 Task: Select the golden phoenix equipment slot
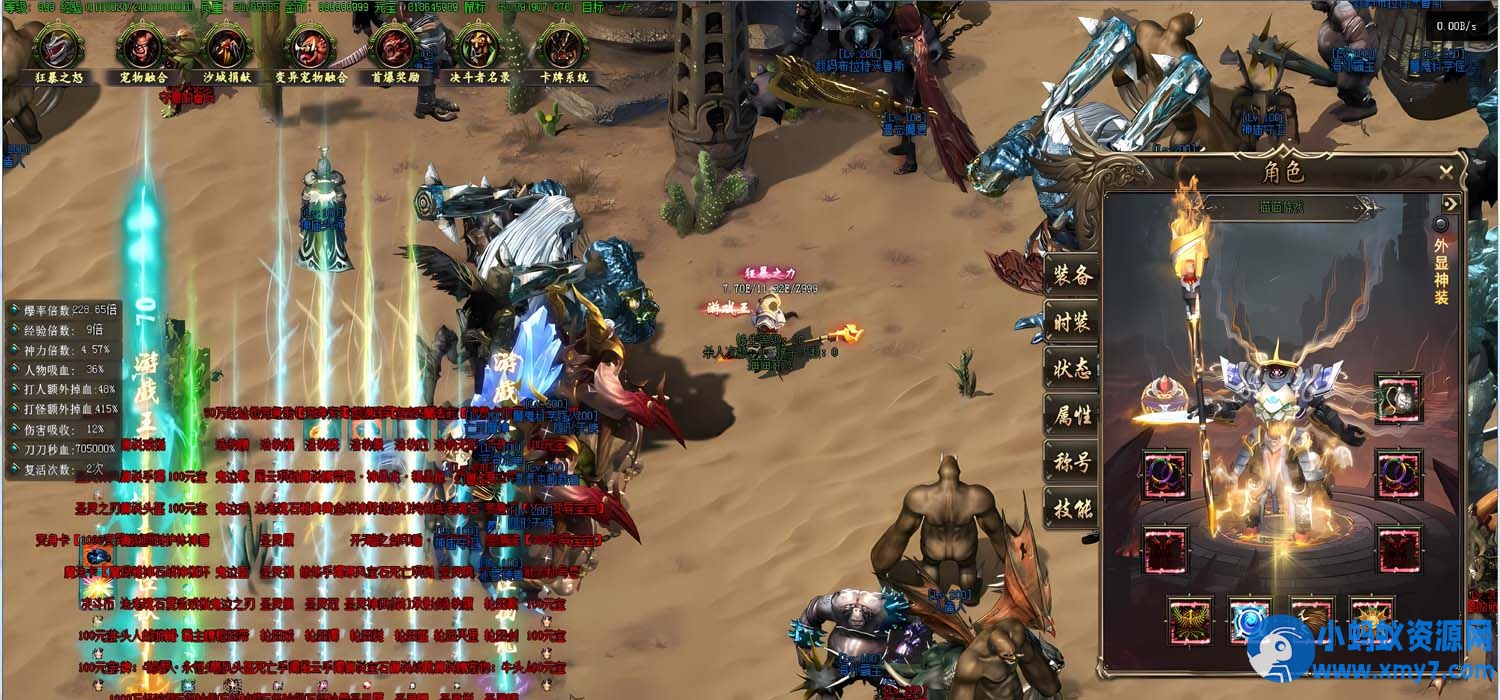[1191, 621]
